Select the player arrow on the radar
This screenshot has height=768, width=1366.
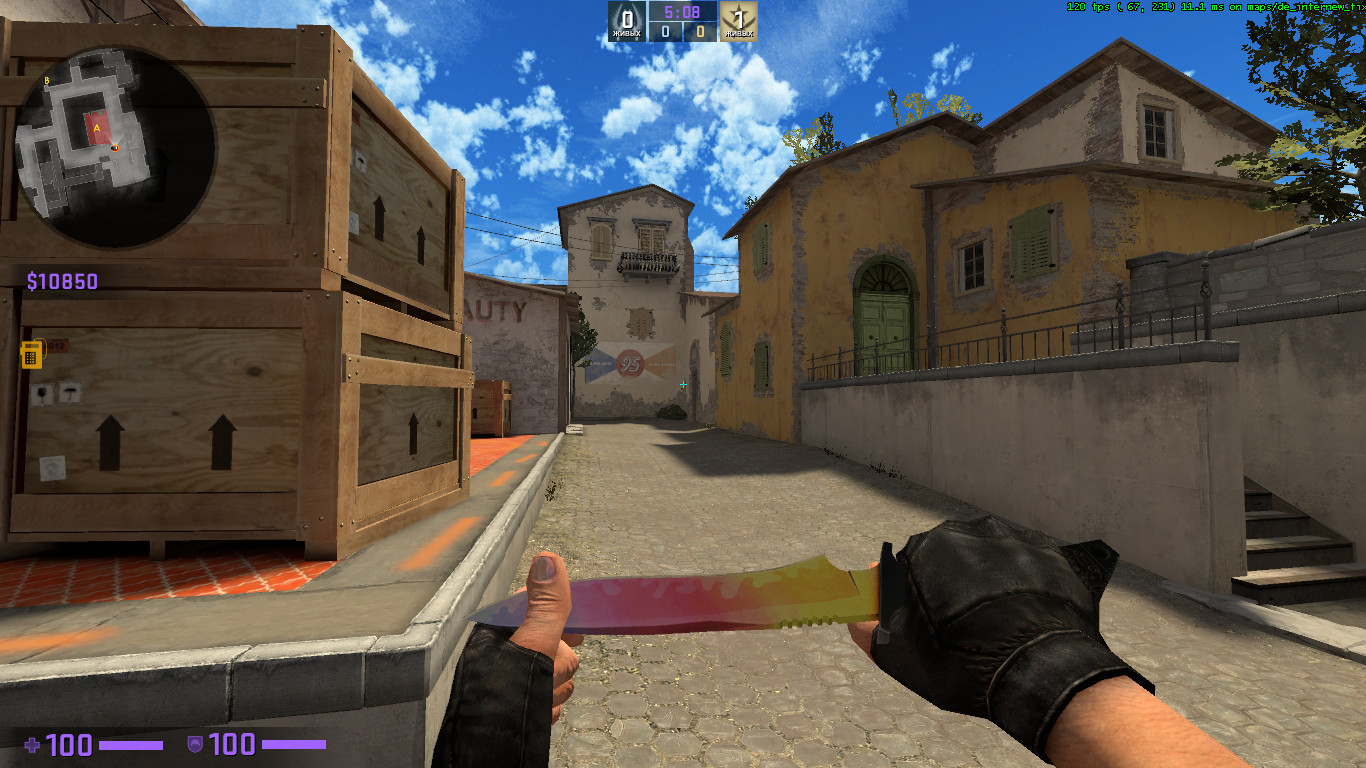(114, 148)
